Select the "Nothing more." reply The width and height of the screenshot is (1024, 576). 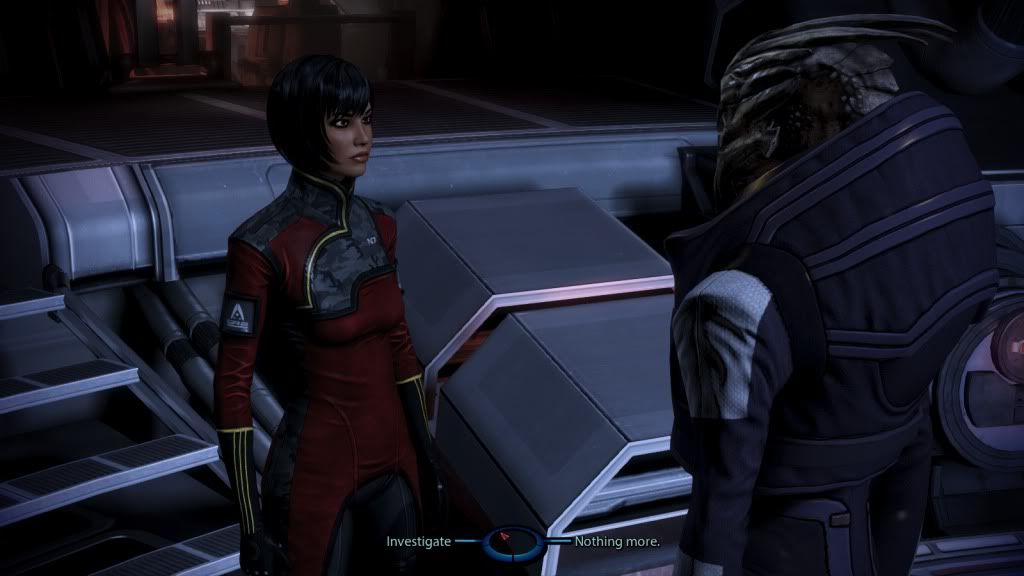616,541
